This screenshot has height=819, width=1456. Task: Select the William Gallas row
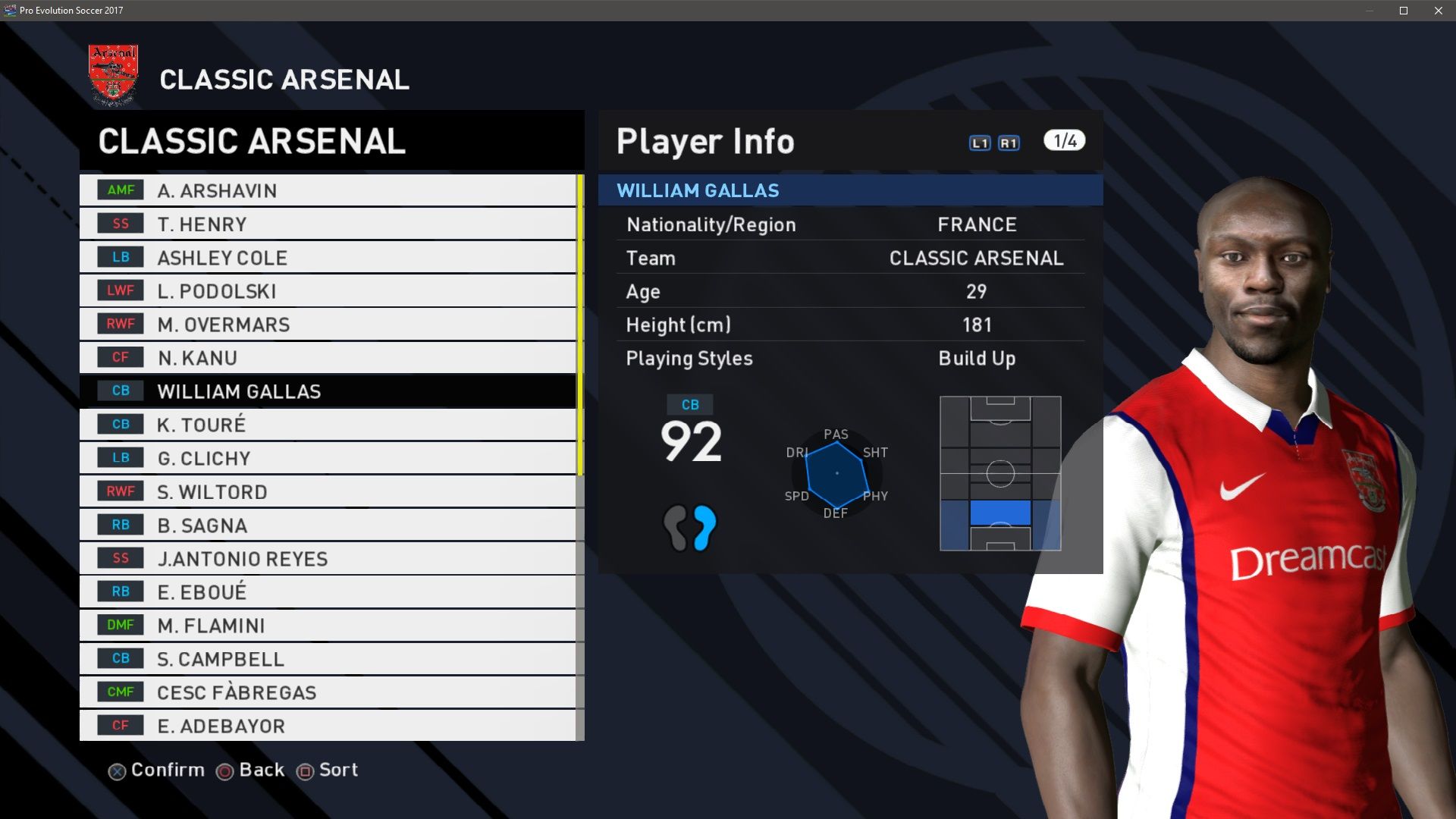pyautogui.click(x=328, y=391)
